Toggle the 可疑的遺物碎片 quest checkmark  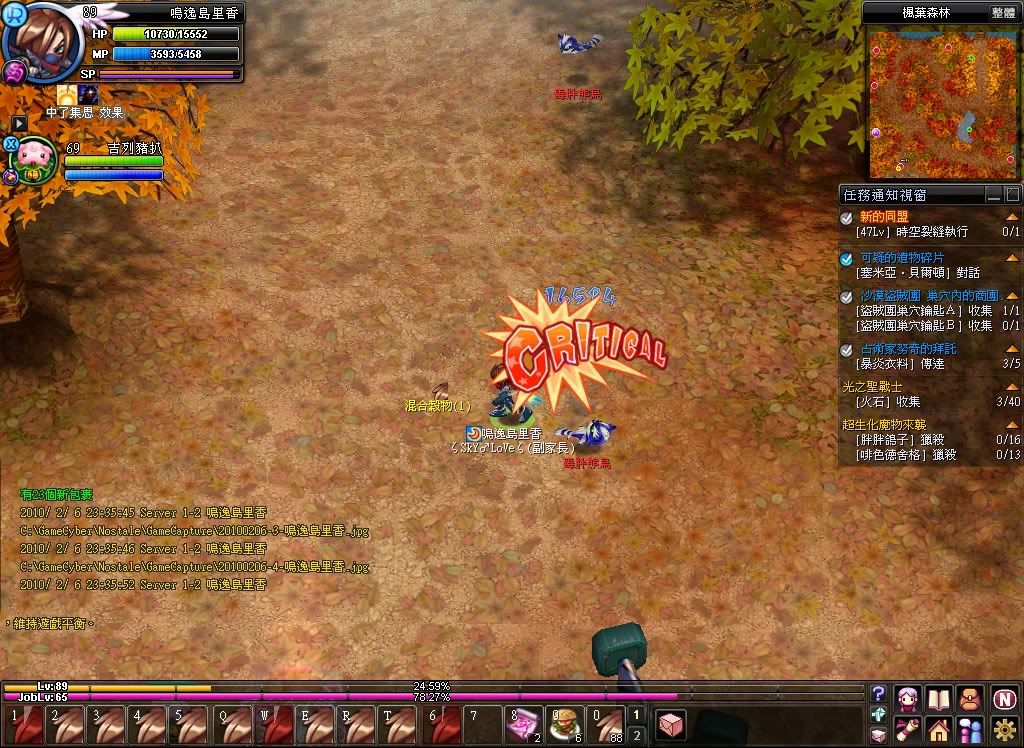pos(847,258)
